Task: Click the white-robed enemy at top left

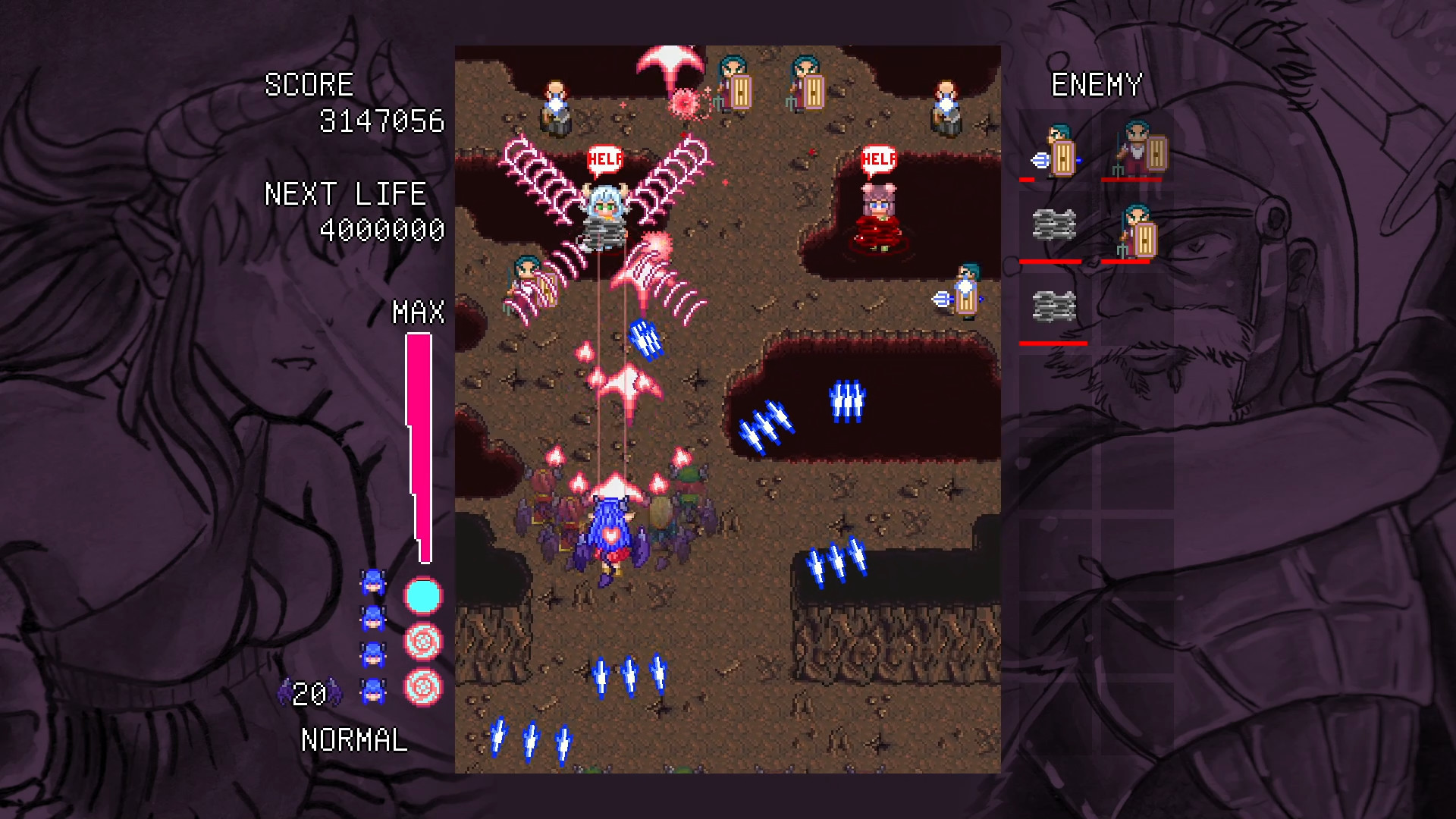Action: click(x=557, y=102)
